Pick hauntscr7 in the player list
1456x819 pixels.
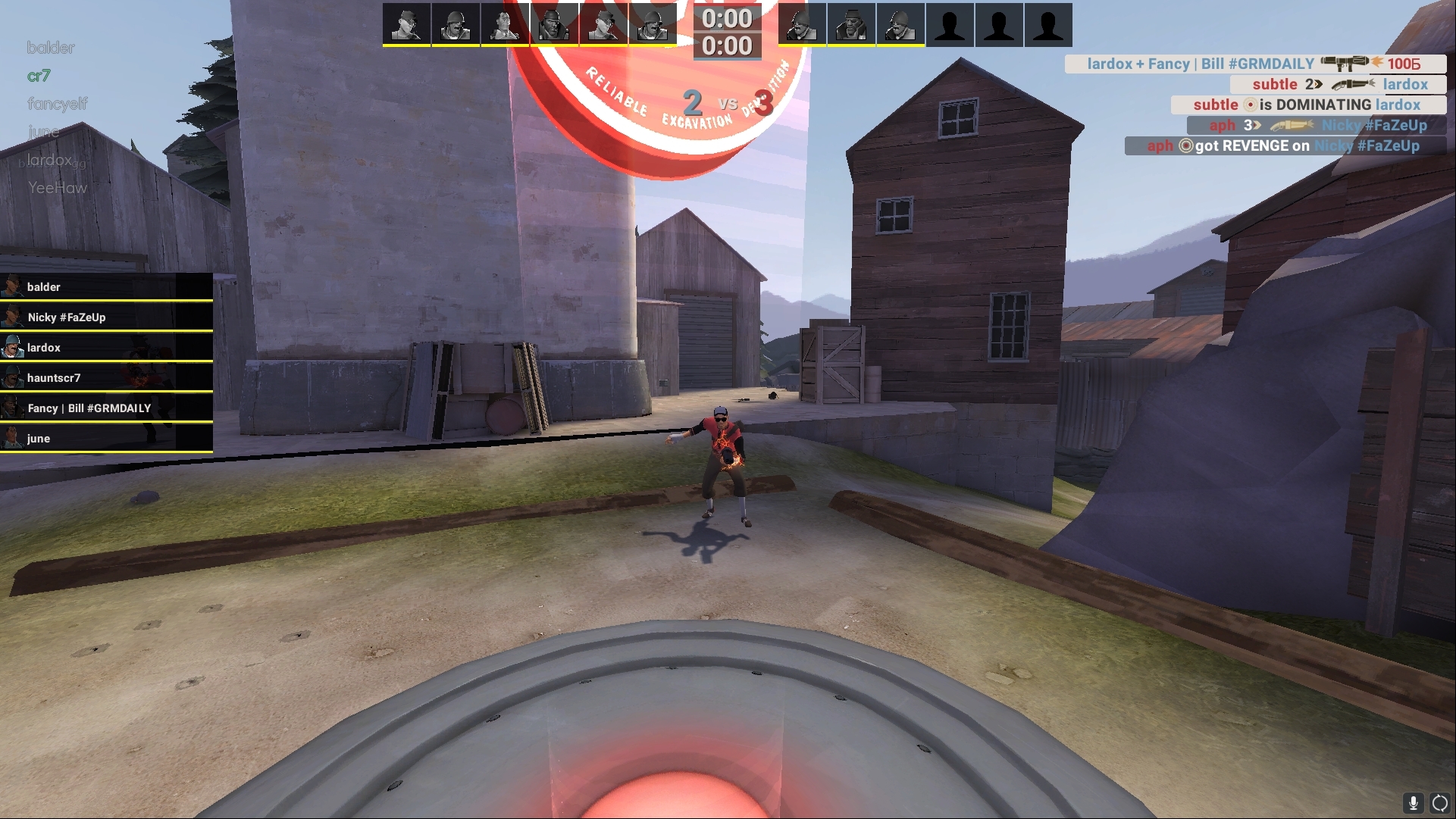(x=106, y=378)
